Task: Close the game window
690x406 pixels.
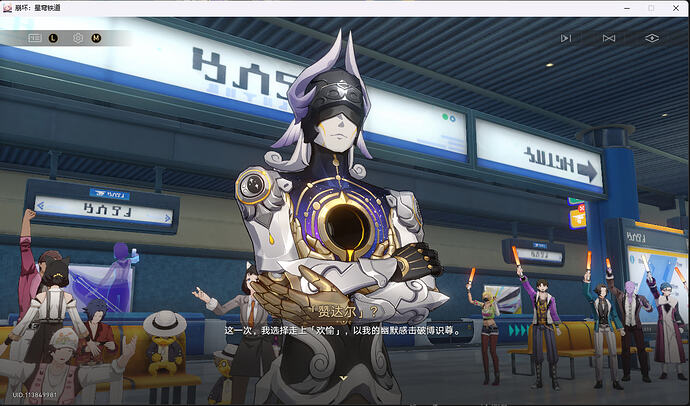Action: [675, 8]
